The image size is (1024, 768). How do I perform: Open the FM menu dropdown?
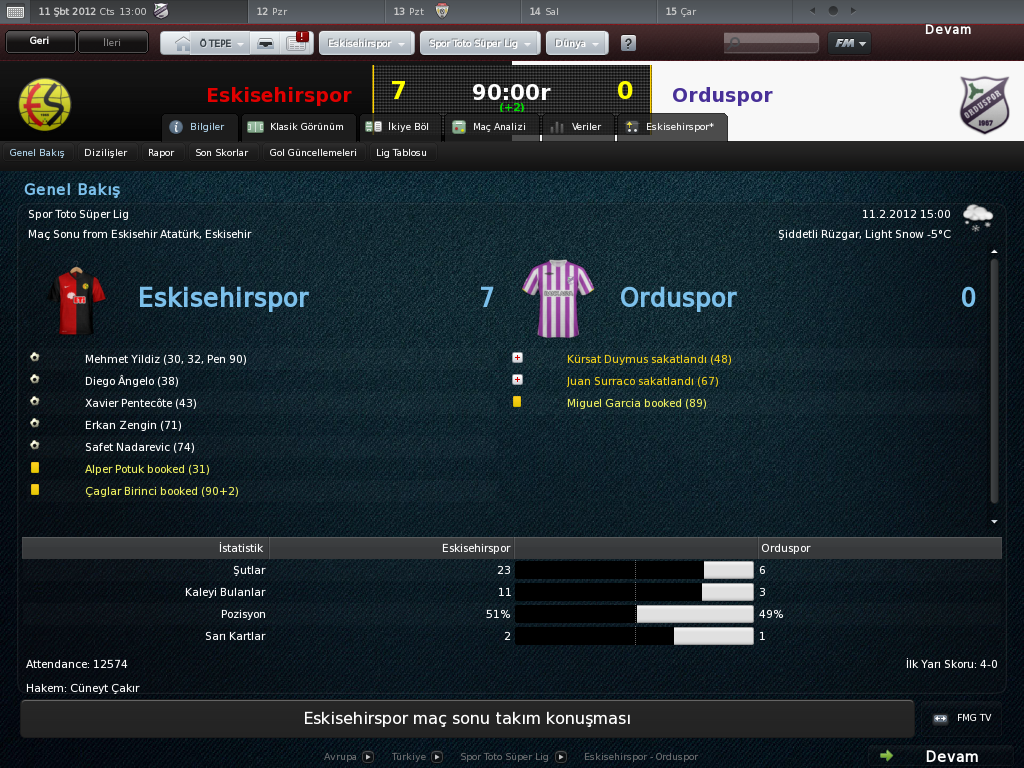click(x=849, y=44)
